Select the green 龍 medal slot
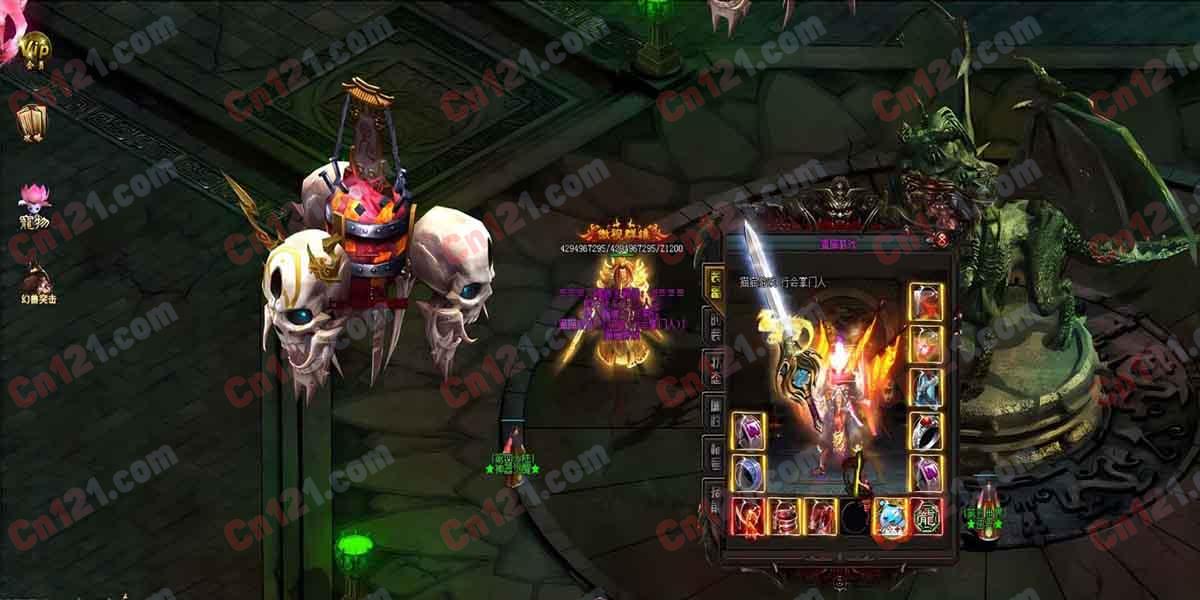Screen dimensions: 1200x600 click(925, 516)
